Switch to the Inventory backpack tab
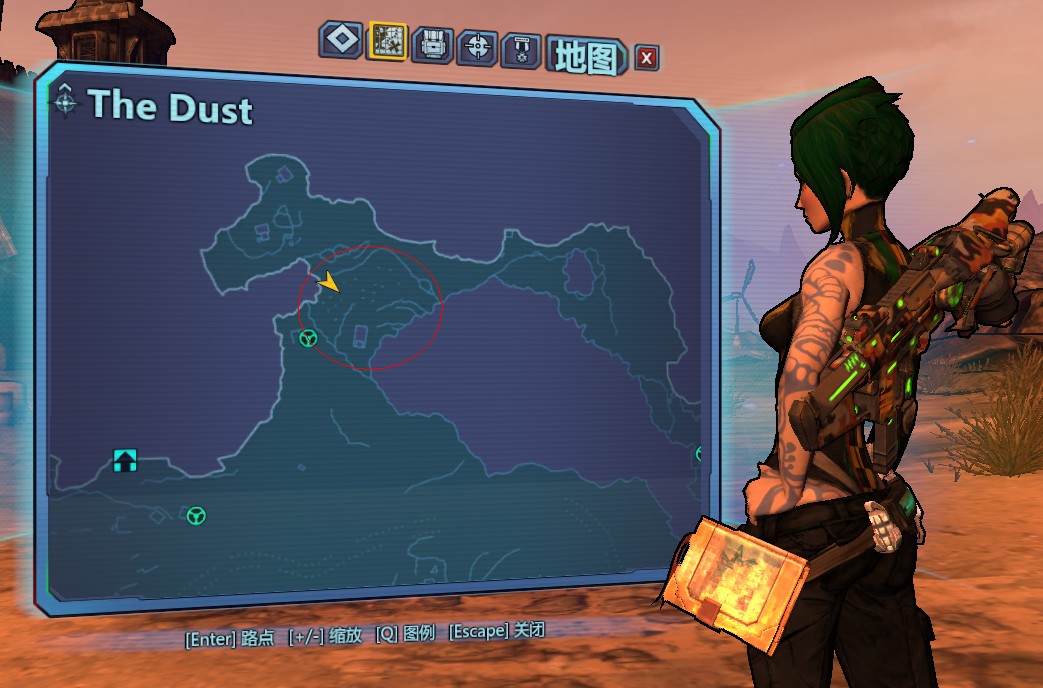The height and width of the screenshot is (688, 1043). point(432,44)
